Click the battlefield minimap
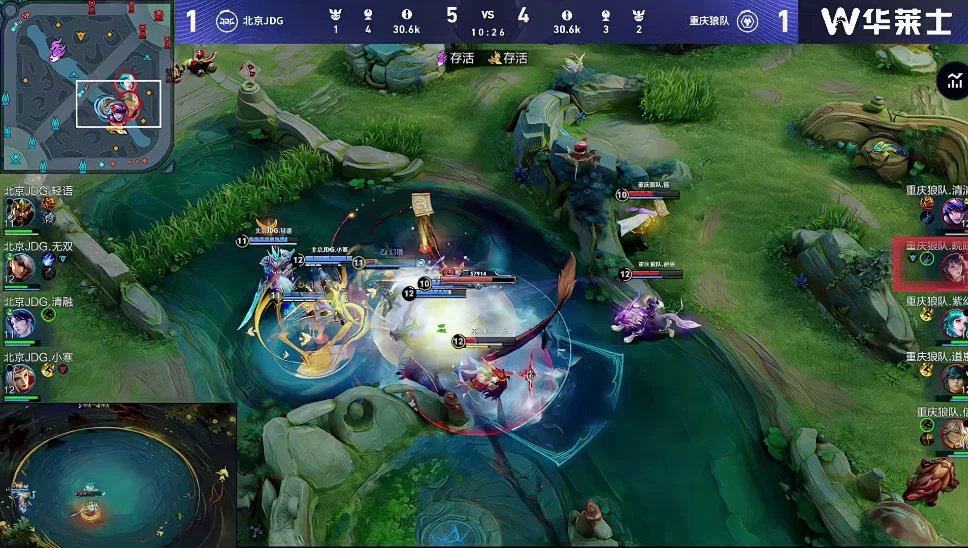968x548 pixels. click(x=86, y=86)
